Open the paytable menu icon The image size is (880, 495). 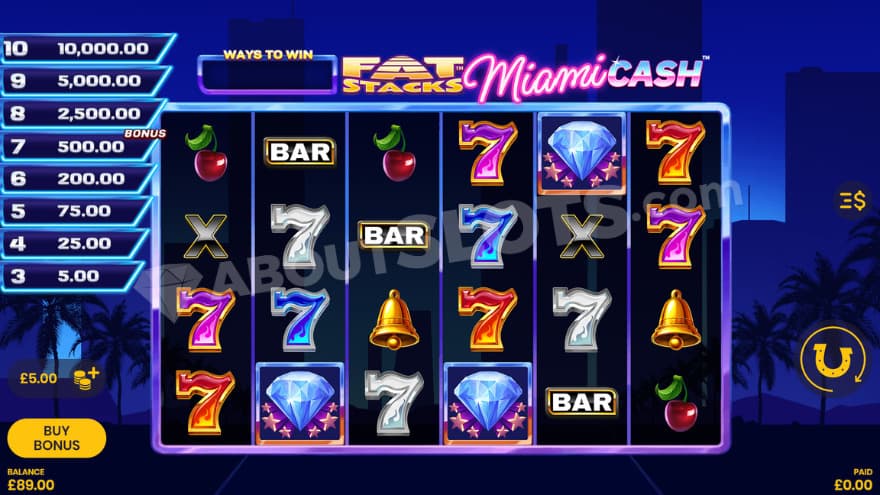[852, 201]
